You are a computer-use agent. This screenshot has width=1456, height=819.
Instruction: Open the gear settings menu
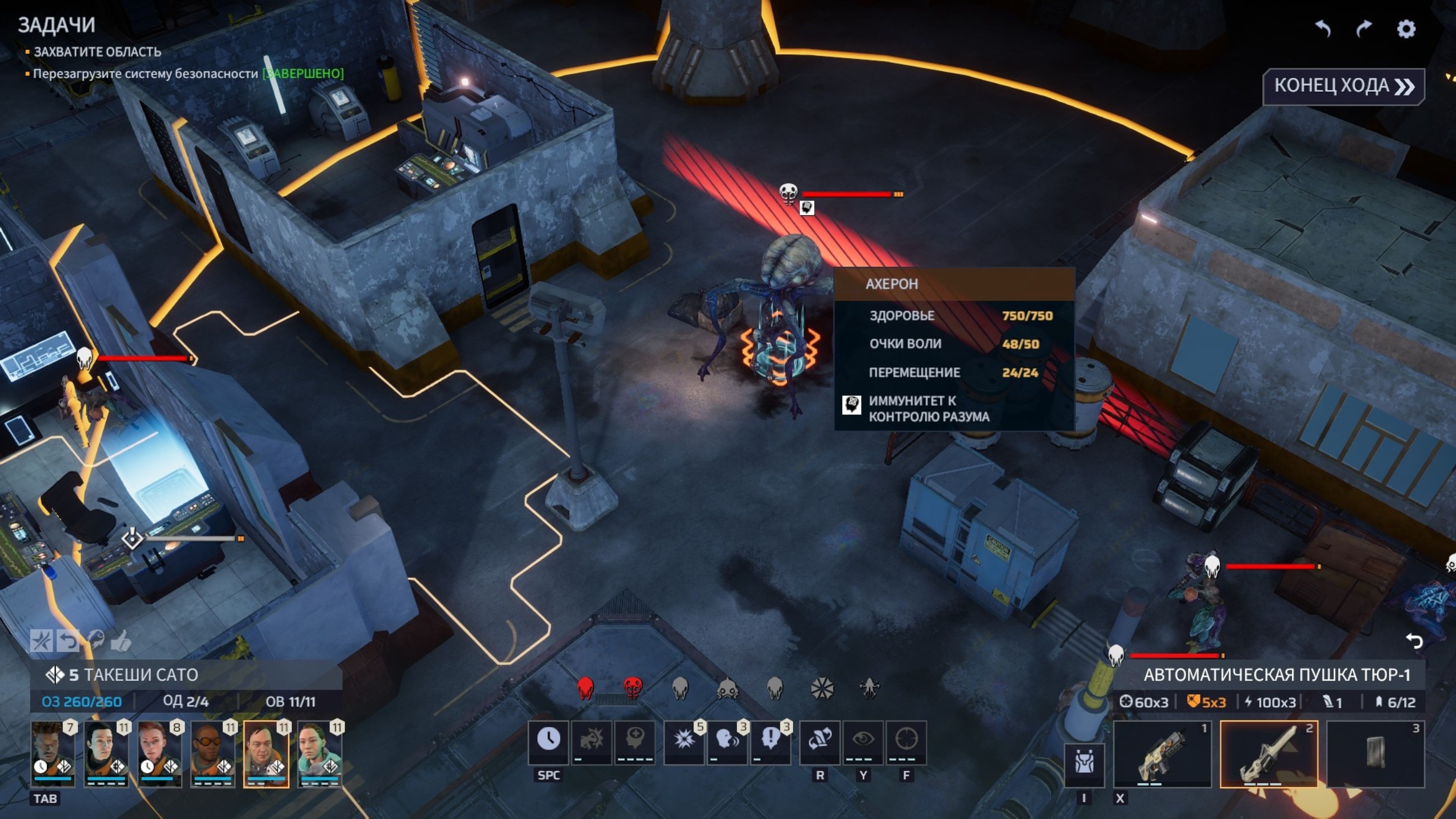coord(1406,29)
